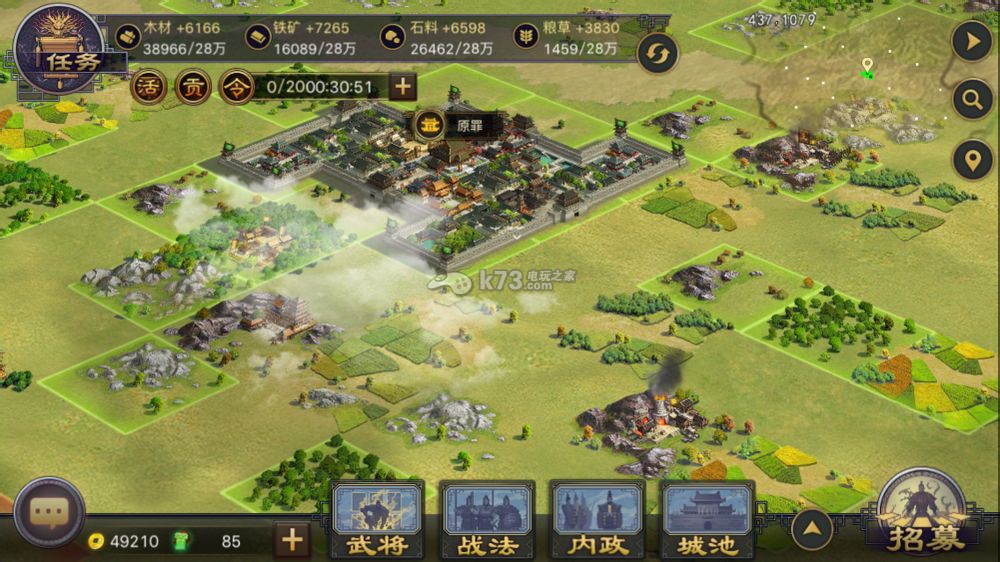Viewport: 1000px width, 562px height.
Task: Open the 贡 tribute icon
Action: coord(192,87)
